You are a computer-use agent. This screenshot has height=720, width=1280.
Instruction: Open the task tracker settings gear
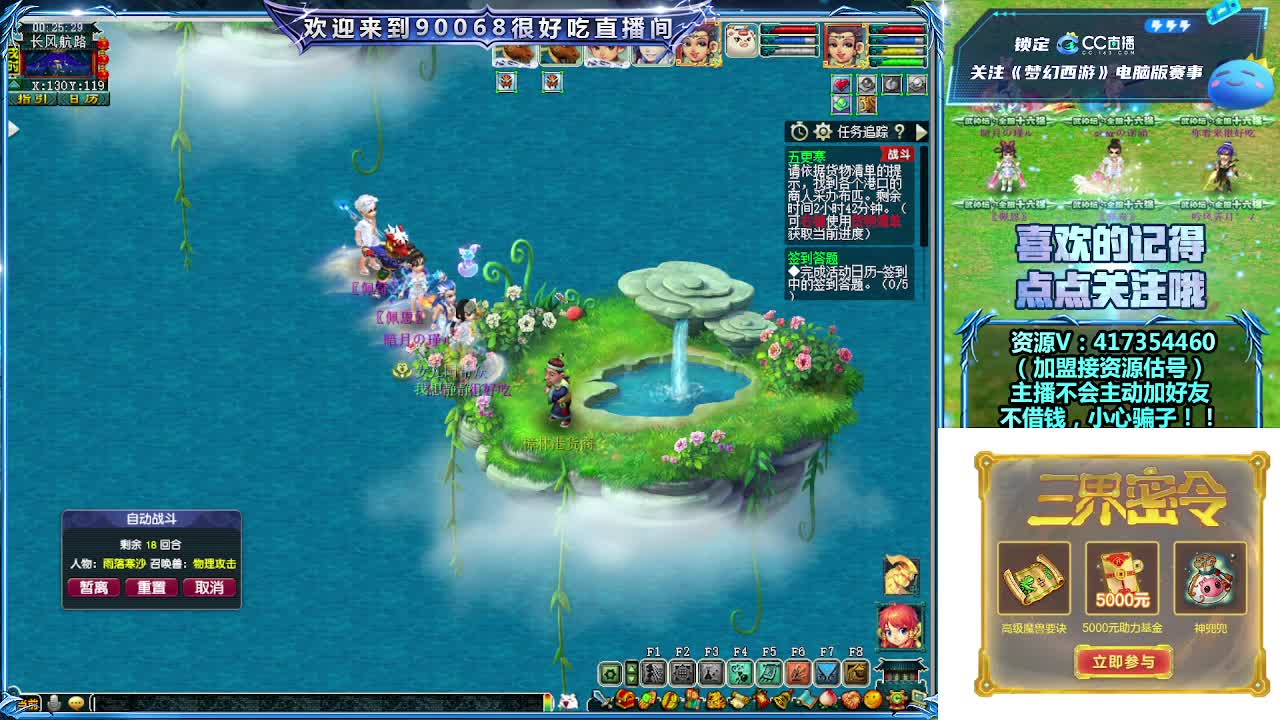tap(823, 131)
